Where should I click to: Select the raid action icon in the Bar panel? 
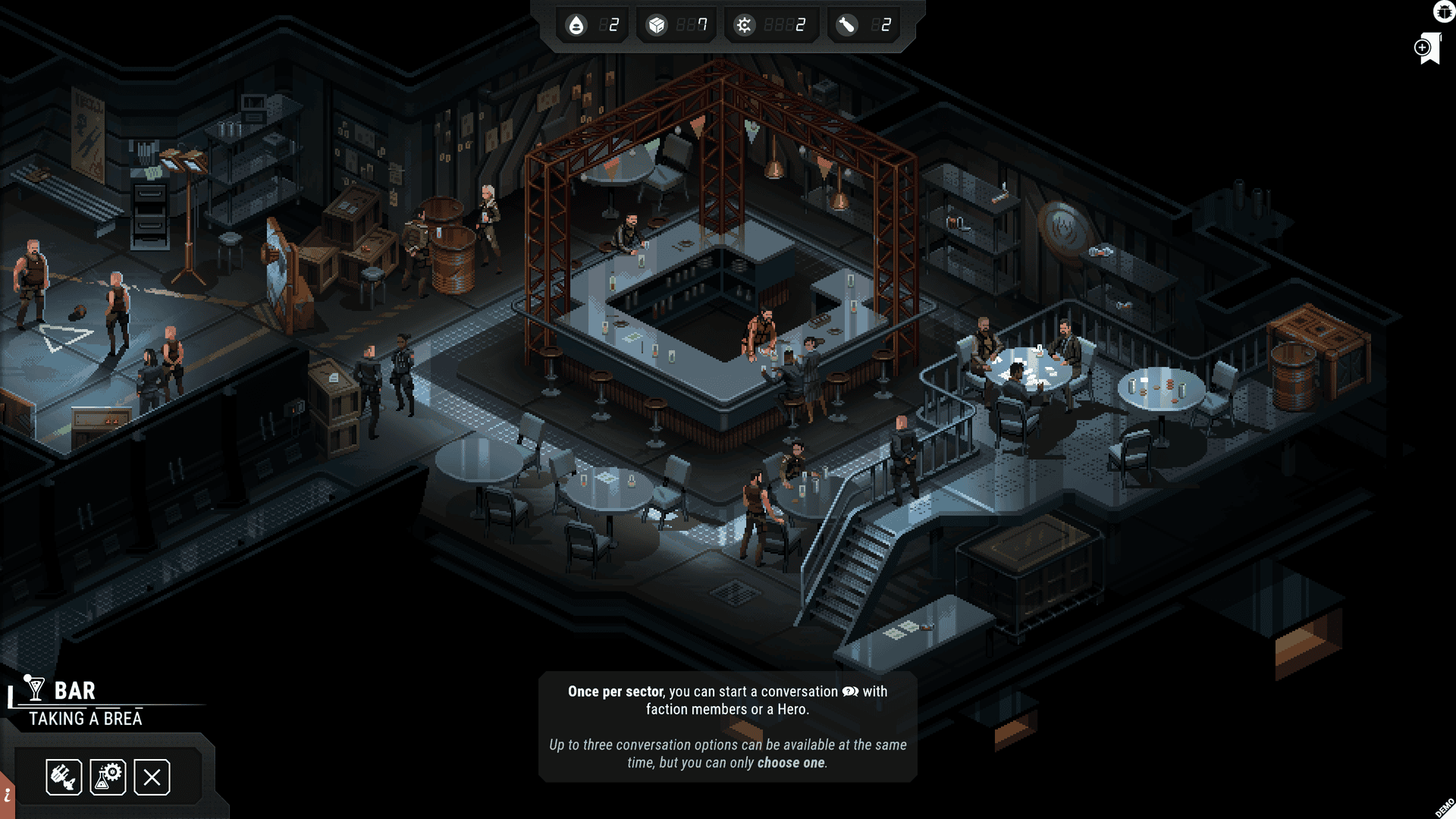point(63,777)
